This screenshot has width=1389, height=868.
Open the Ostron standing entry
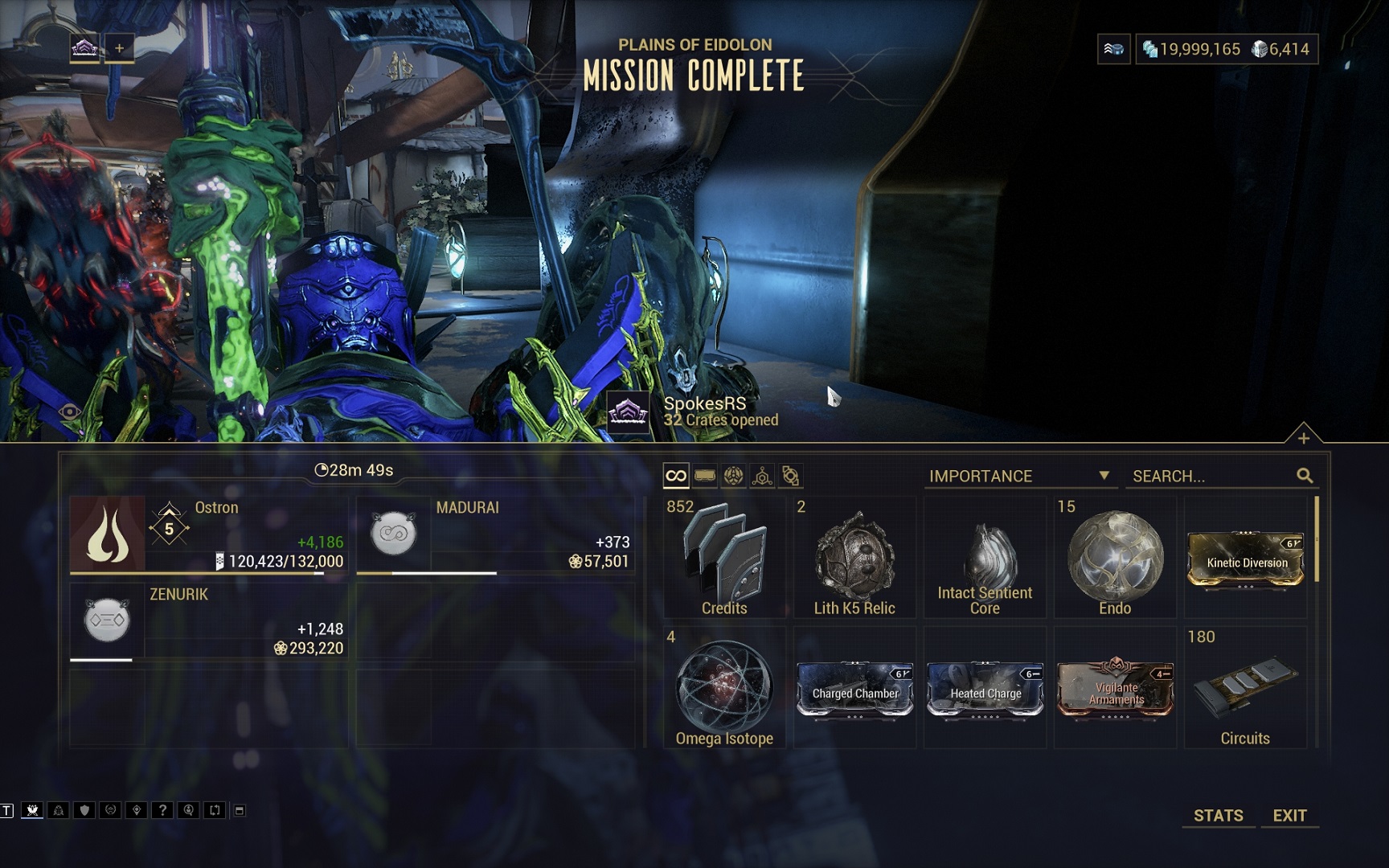pos(208,534)
